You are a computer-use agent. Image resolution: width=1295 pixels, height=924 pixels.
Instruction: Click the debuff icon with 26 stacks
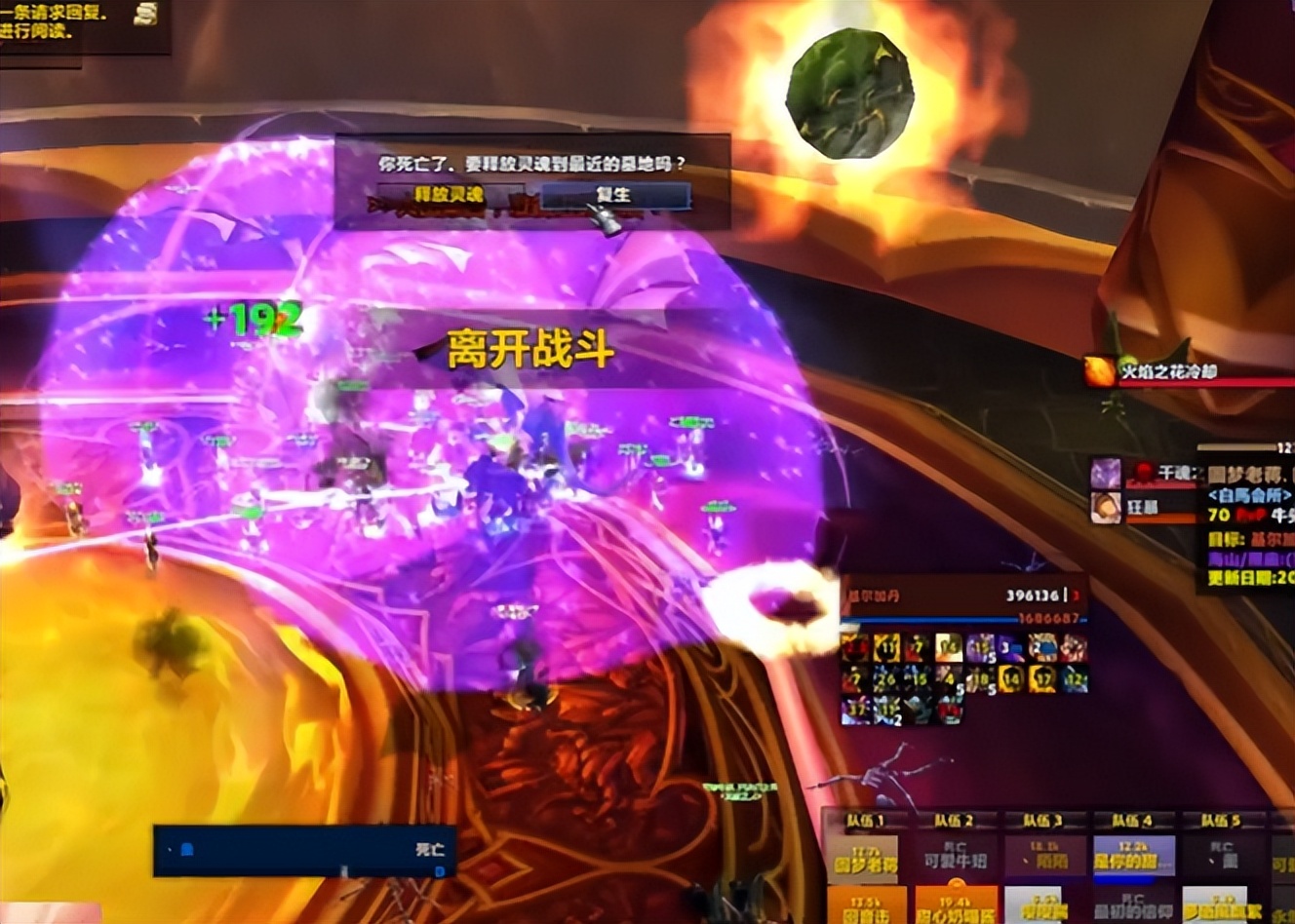[x=883, y=678]
